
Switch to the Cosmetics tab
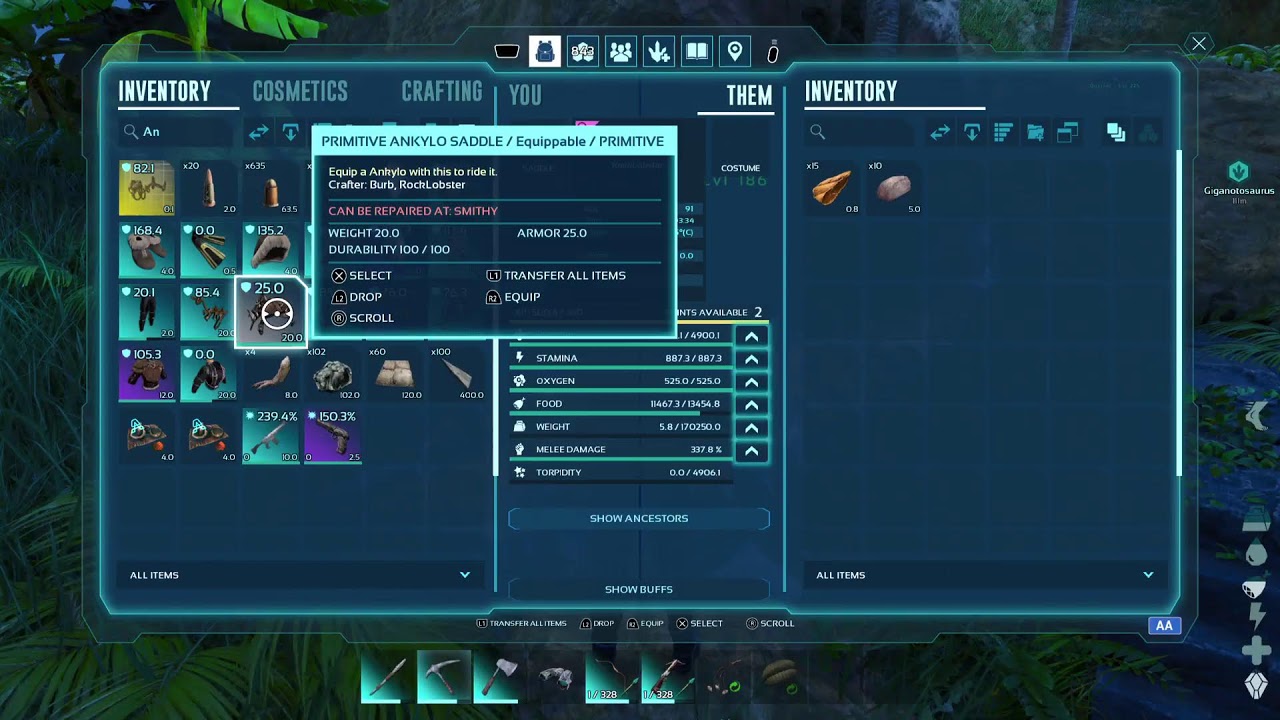[300, 92]
